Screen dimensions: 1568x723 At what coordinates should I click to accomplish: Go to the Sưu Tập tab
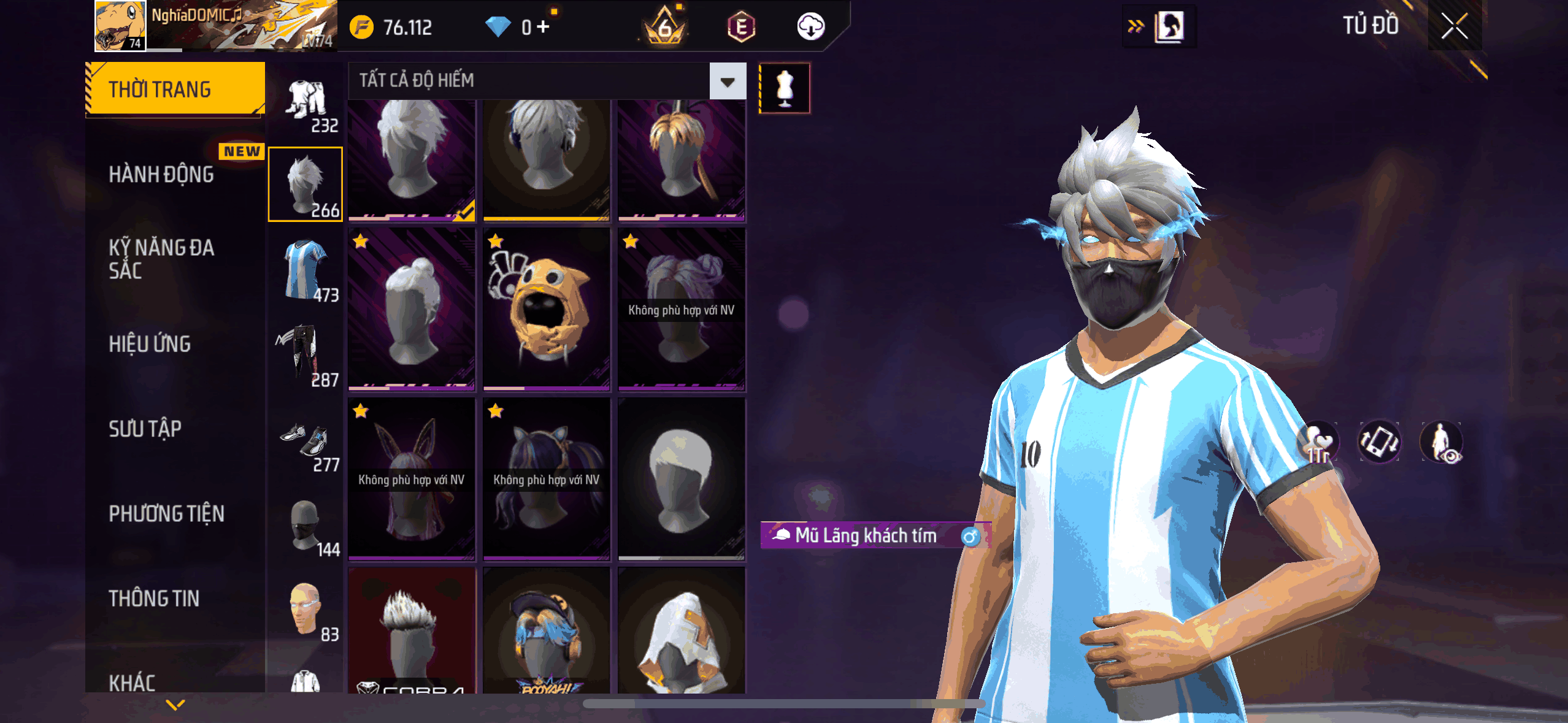tap(145, 429)
